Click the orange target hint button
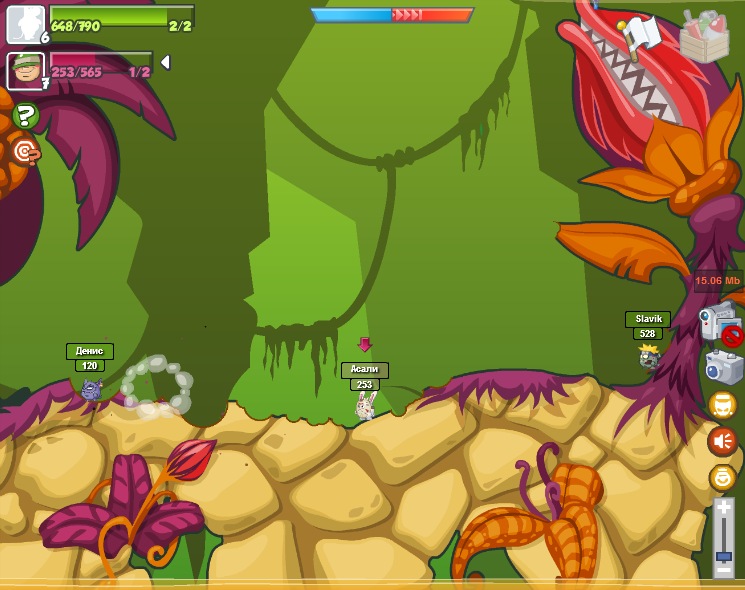This screenshot has height=590, width=745. coord(25,152)
